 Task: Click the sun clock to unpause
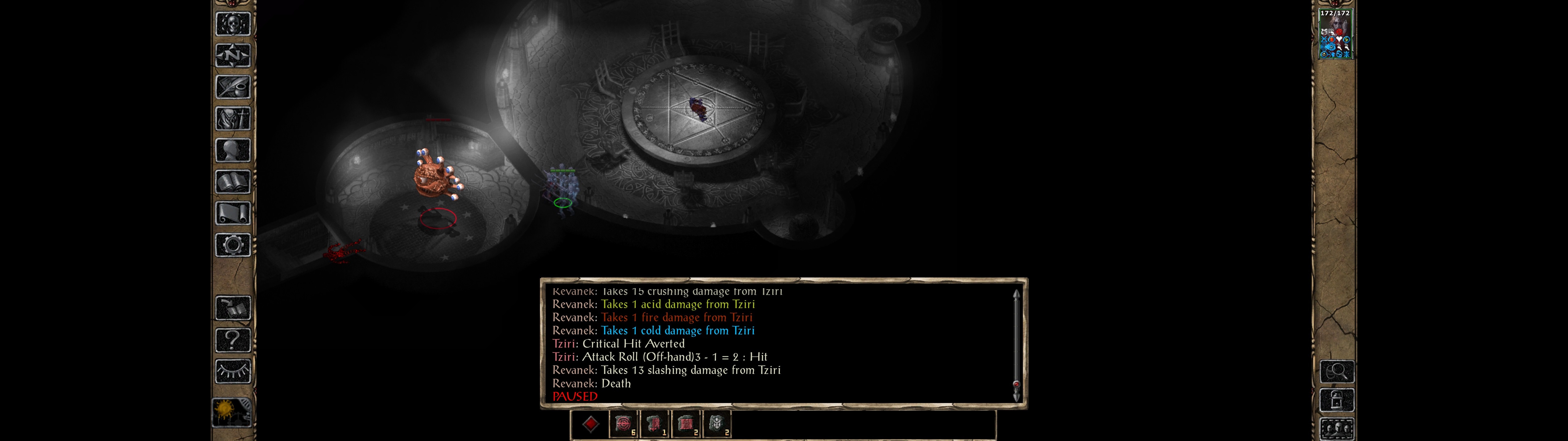231,412
